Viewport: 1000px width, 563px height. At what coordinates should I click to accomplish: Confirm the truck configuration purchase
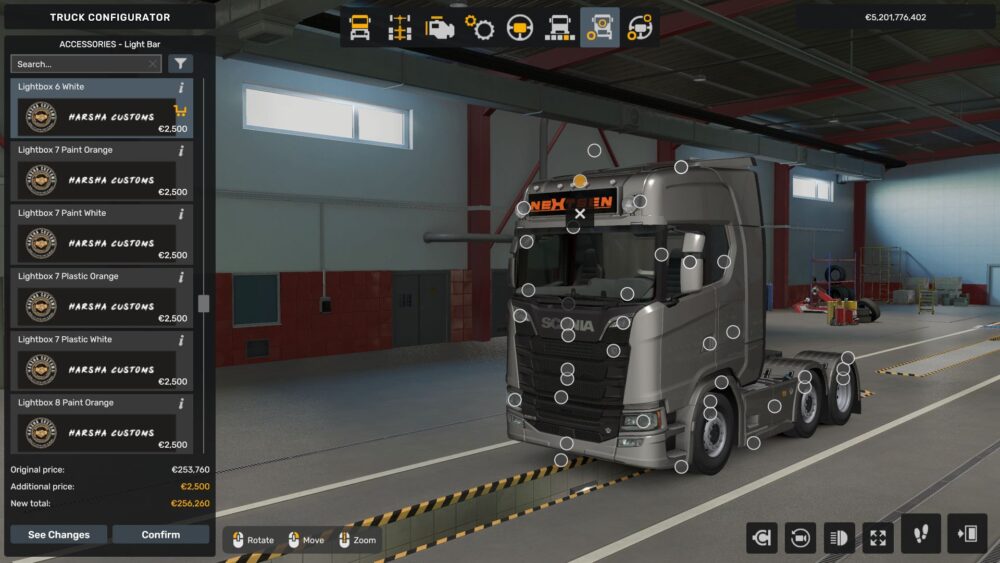pyautogui.click(x=160, y=535)
